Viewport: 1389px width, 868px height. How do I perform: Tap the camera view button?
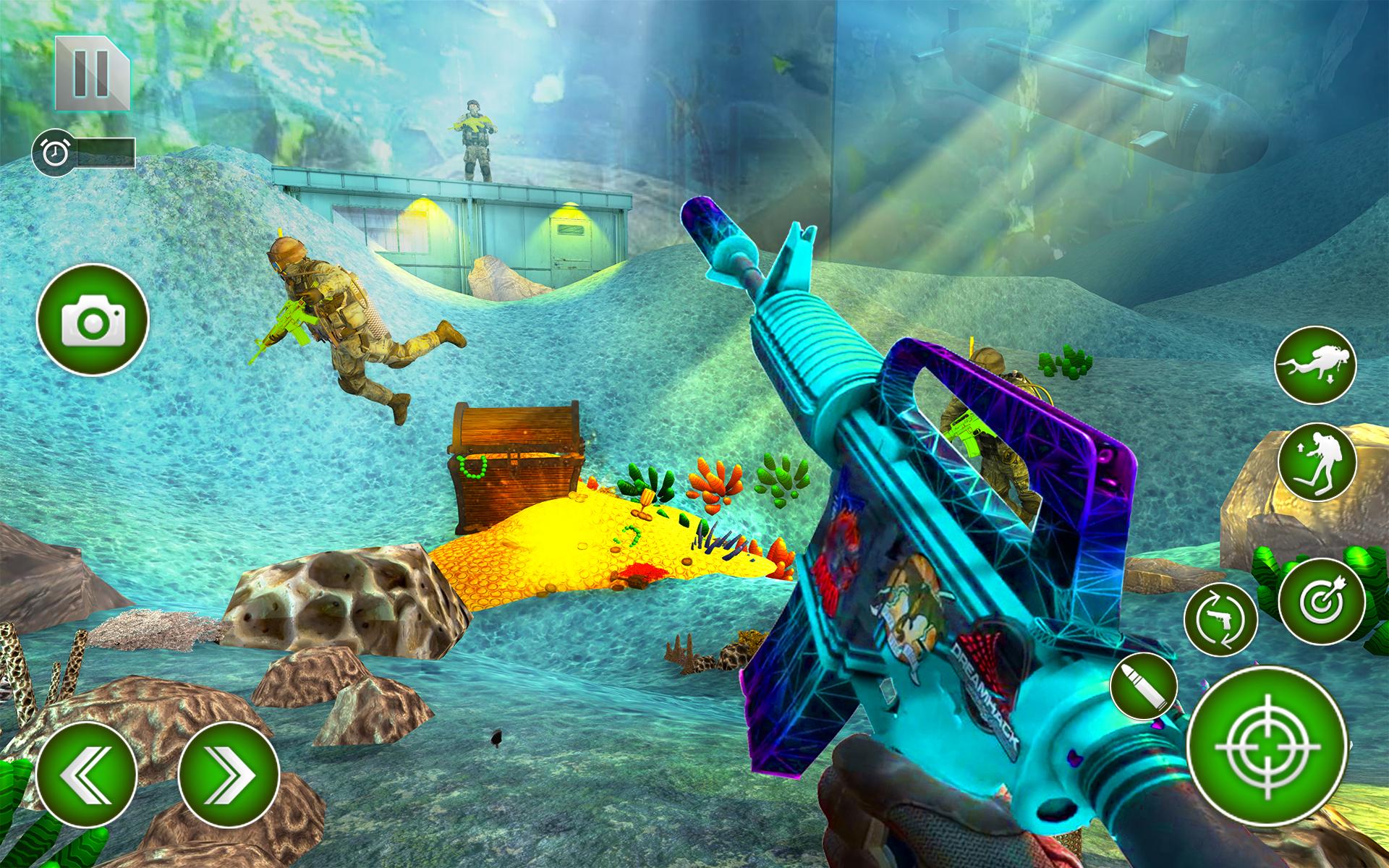[93, 320]
